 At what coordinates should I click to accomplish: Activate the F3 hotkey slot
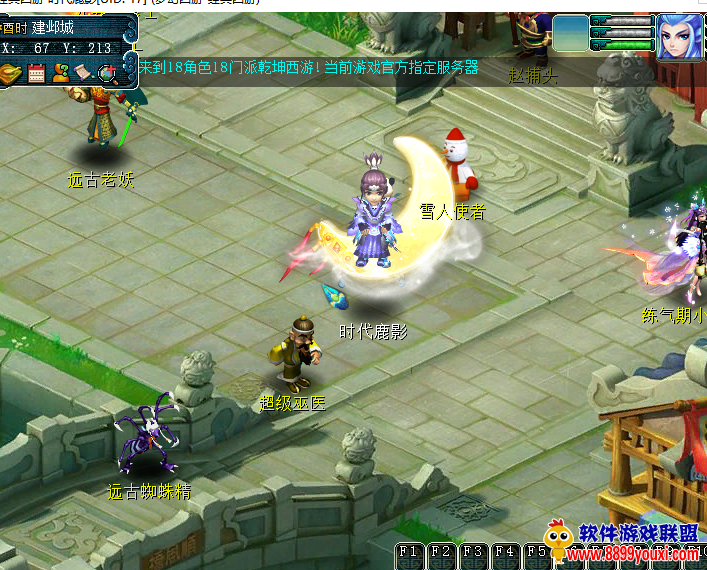pos(472,553)
